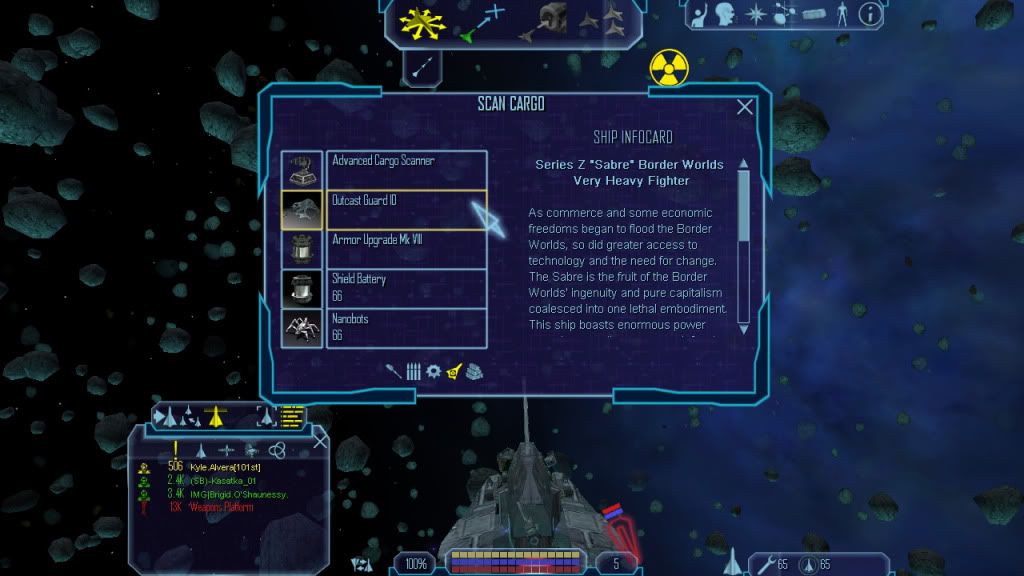This screenshot has height=576, width=1024.
Task: Click the infocard scrollbar down arrow
Action: pyautogui.click(x=743, y=328)
